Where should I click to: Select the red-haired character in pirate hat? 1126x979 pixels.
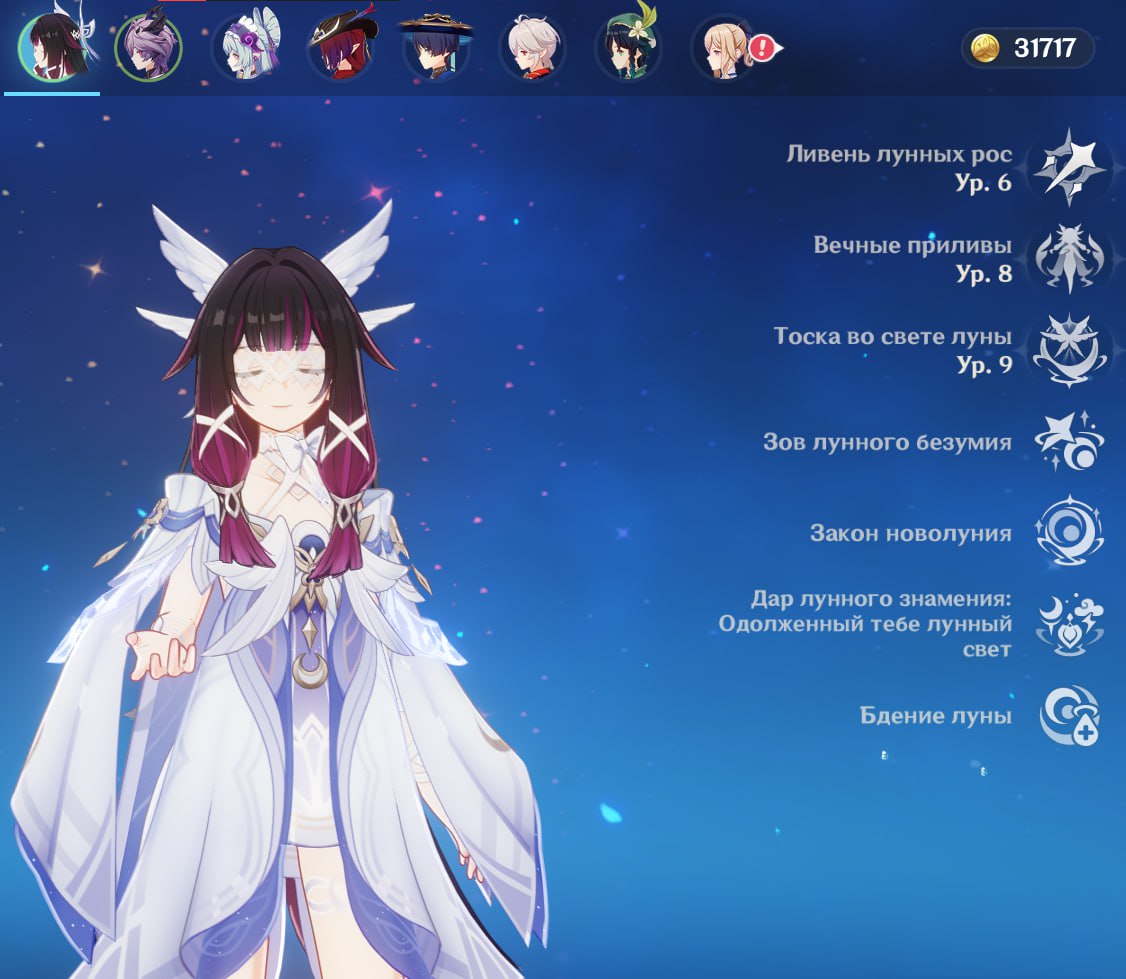coord(340,48)
